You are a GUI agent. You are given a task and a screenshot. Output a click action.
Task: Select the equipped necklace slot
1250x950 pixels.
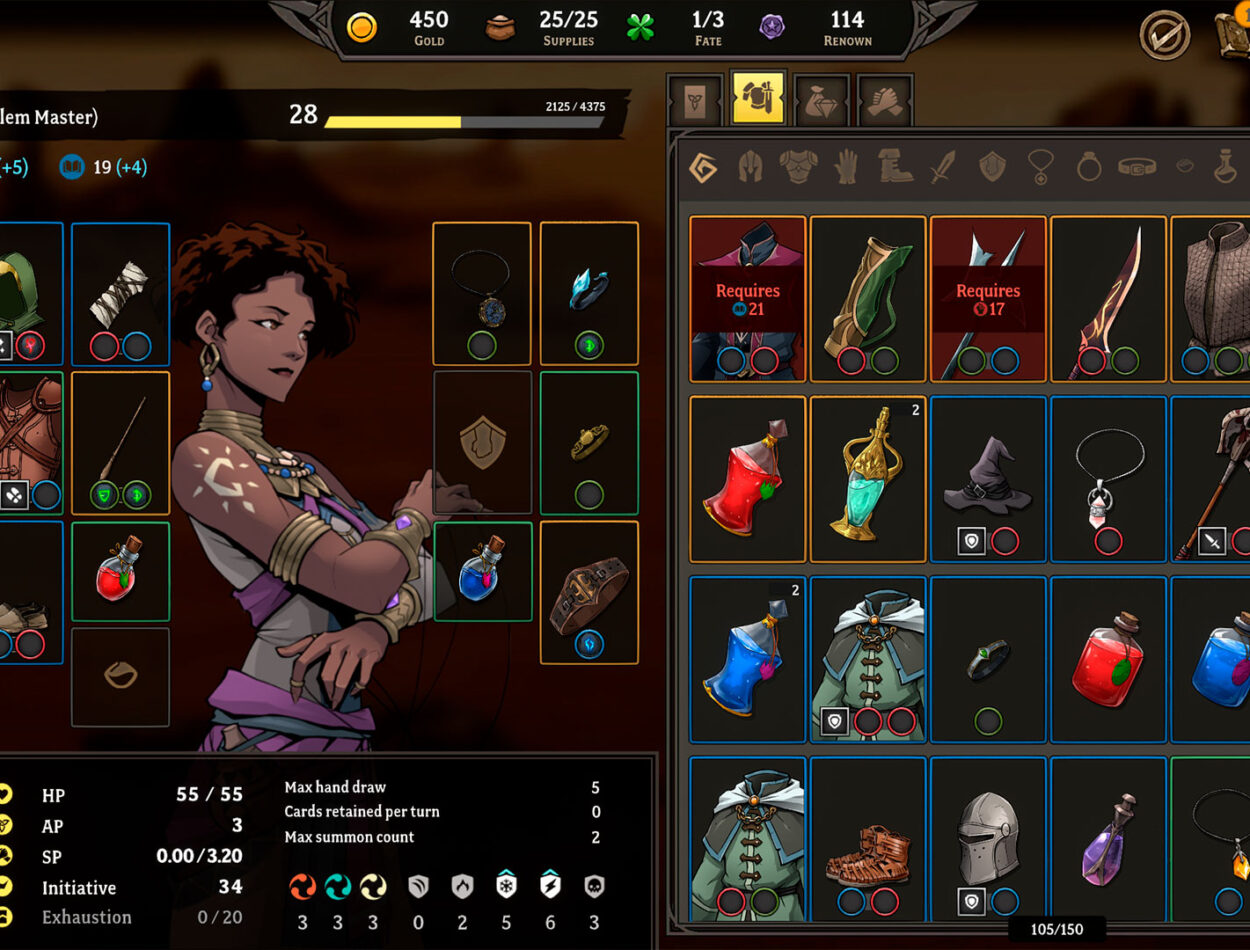tap(481, 292)
